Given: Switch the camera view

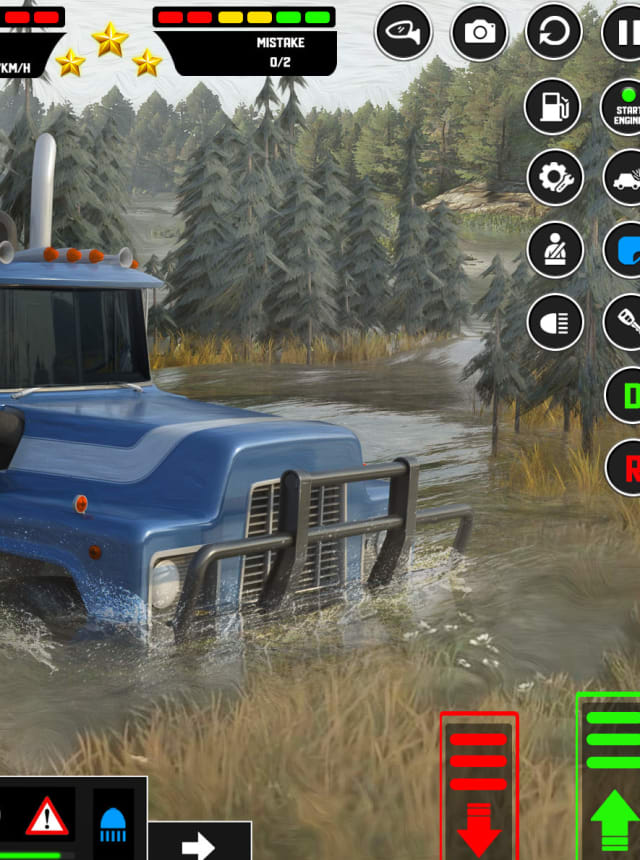Looking at the screenshot, I should pos(479,33).
